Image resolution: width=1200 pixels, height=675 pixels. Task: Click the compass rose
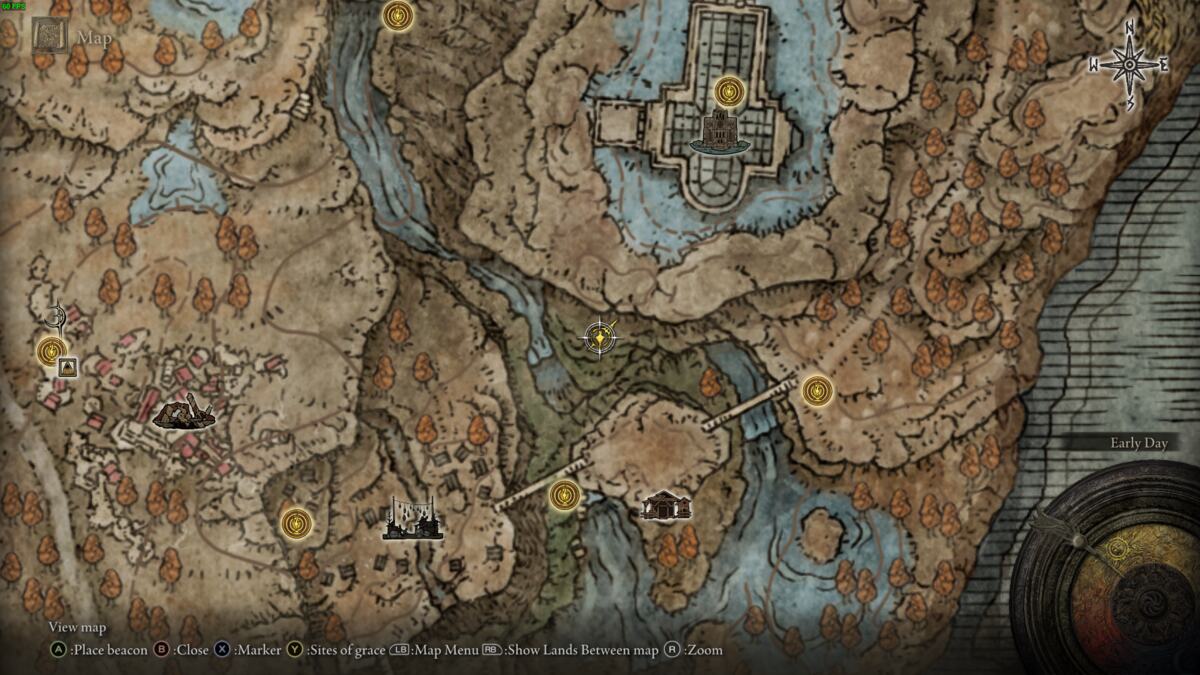click(1130, 65)
